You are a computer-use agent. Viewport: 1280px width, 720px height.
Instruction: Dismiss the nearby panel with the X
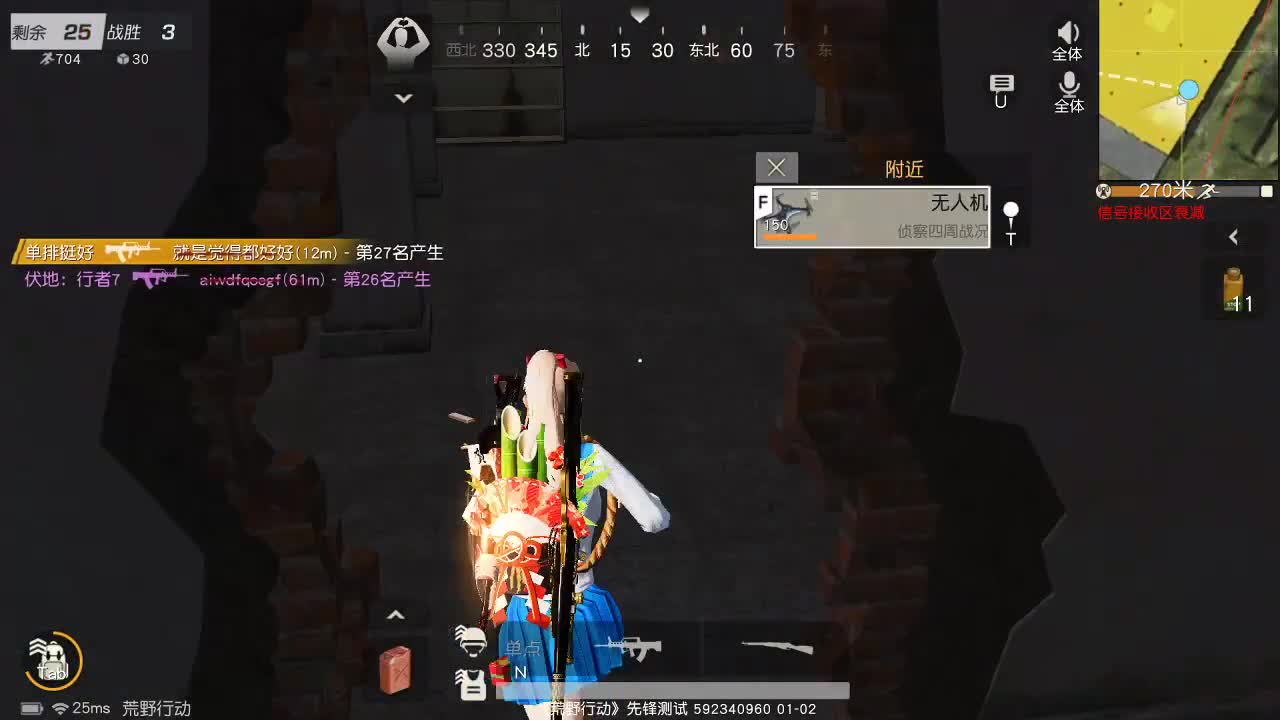click(x=777, y=167)
